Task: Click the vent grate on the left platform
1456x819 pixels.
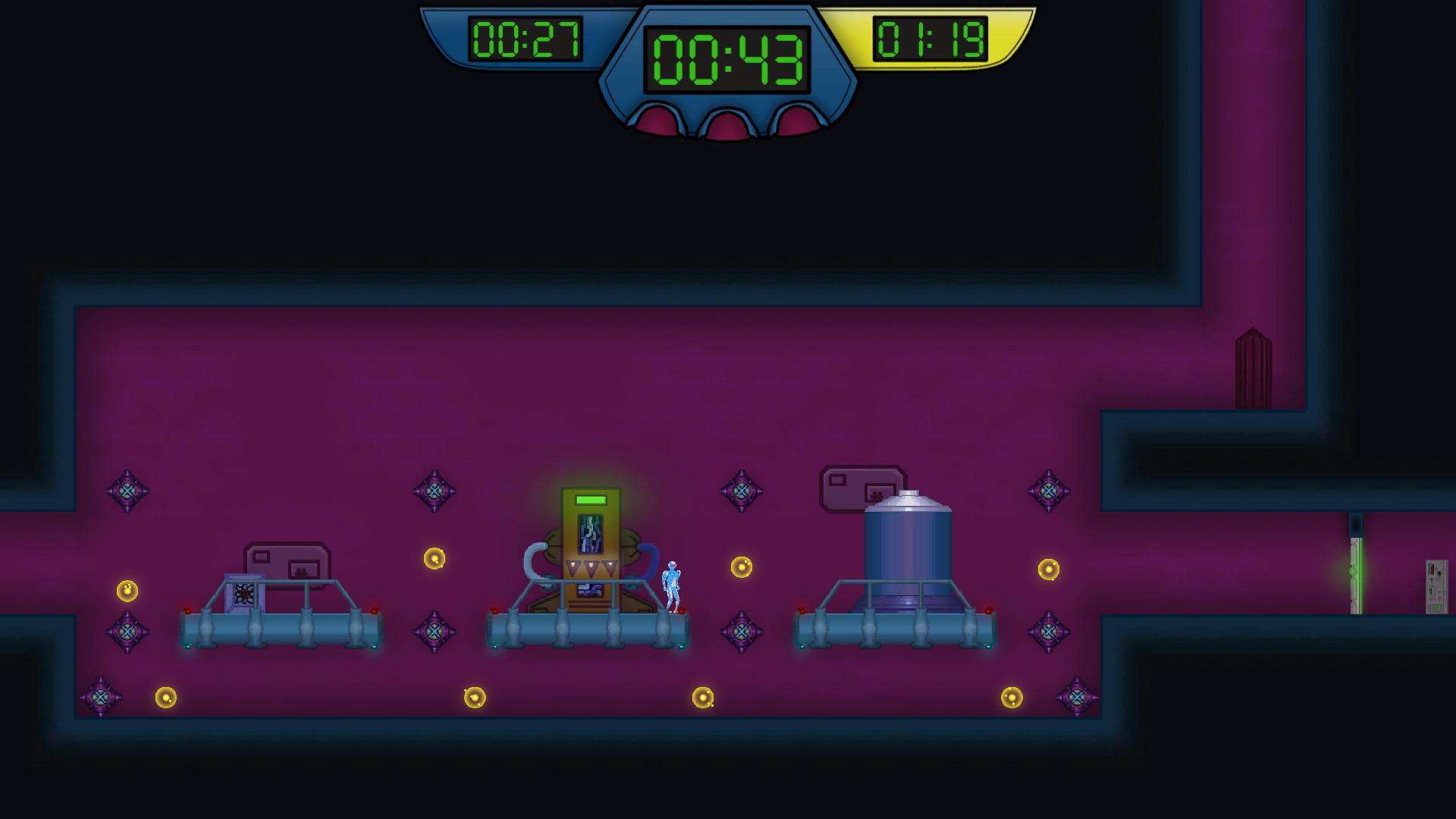Action: click(244, 594)
